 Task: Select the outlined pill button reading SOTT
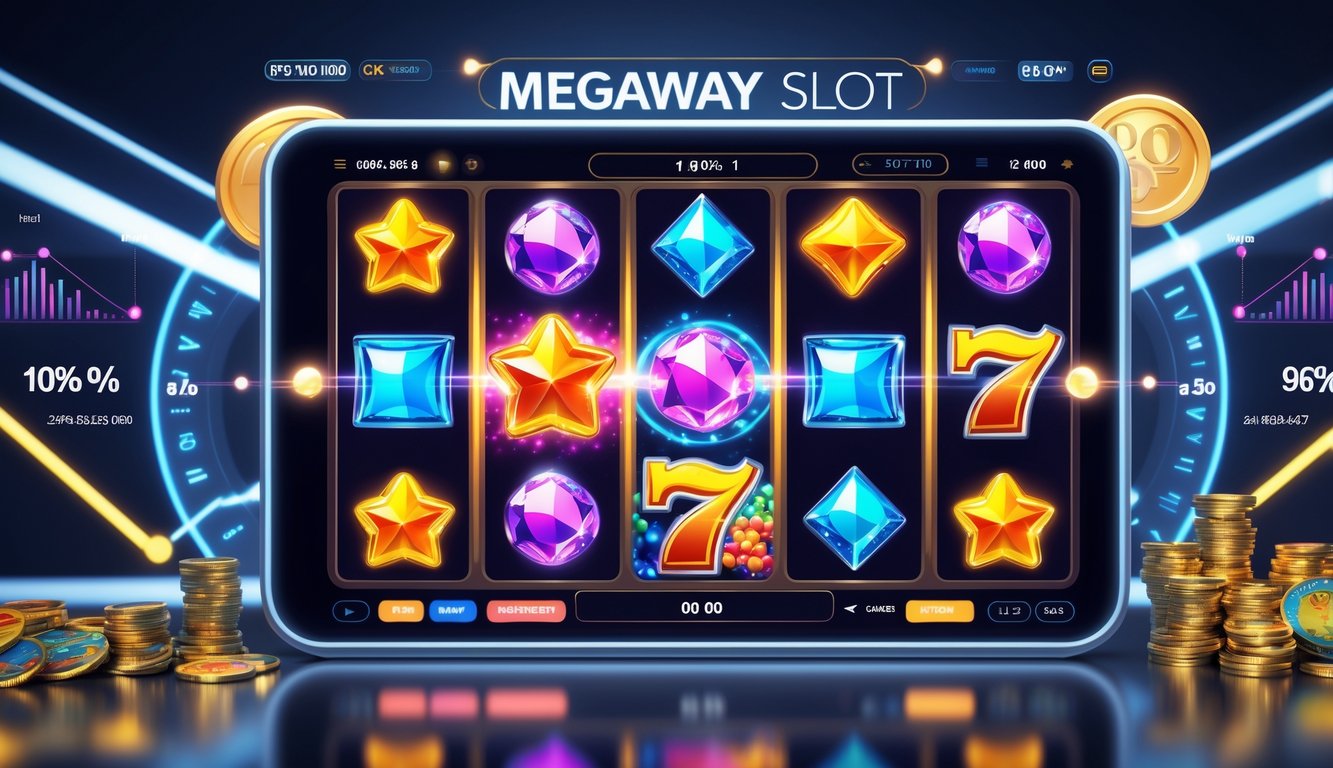(x=898, y=165)
